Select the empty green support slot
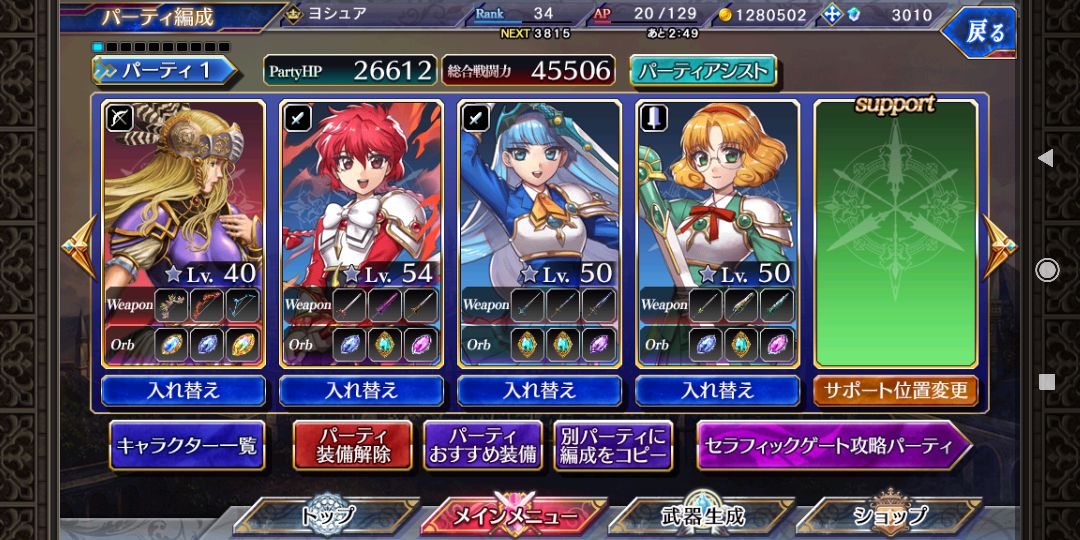The width and height of the screenshot is (1080, 540). (x=895, y=235)
